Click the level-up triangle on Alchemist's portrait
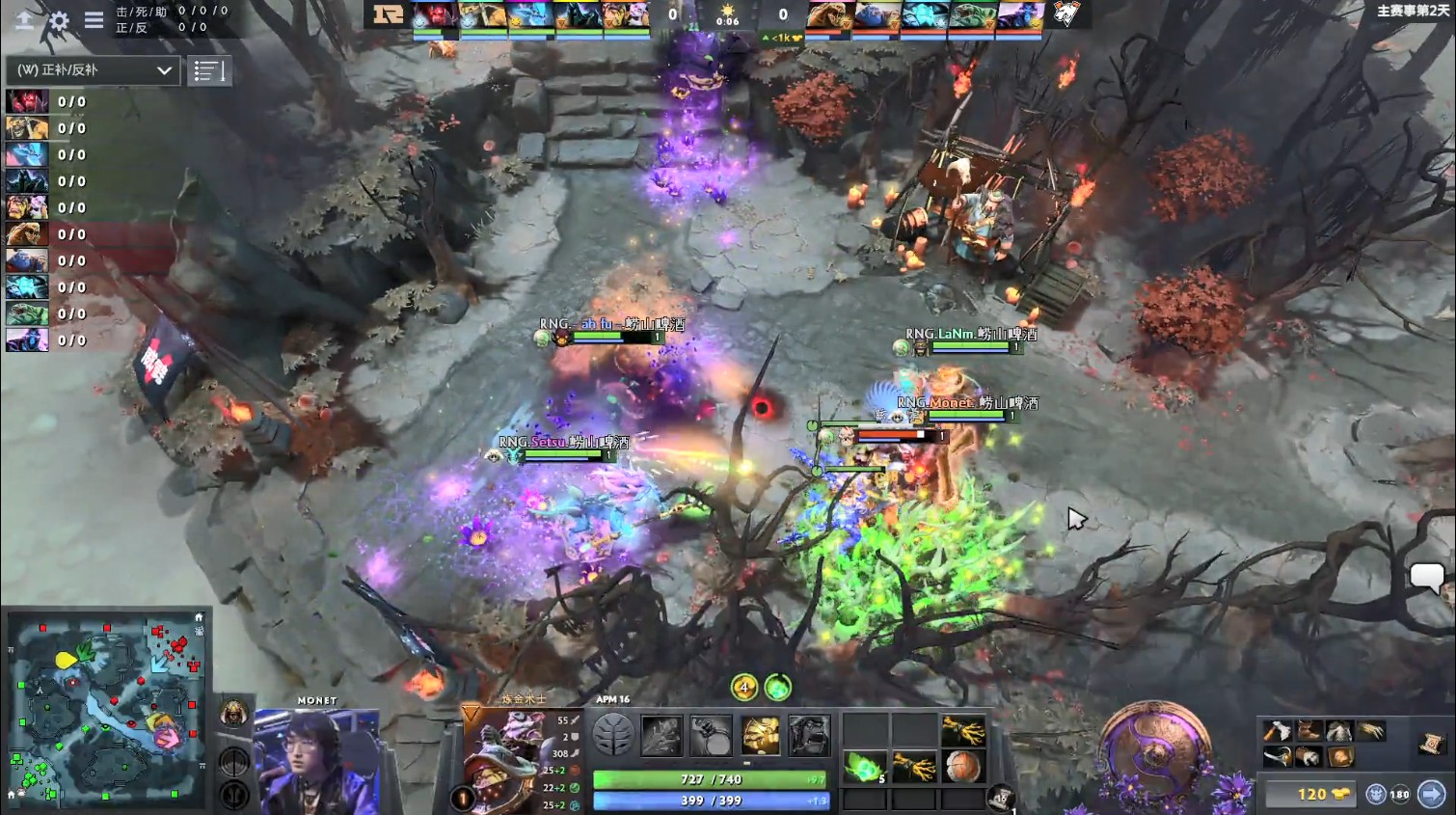This screenshot has width=1456, height=815. coord(469,712)
